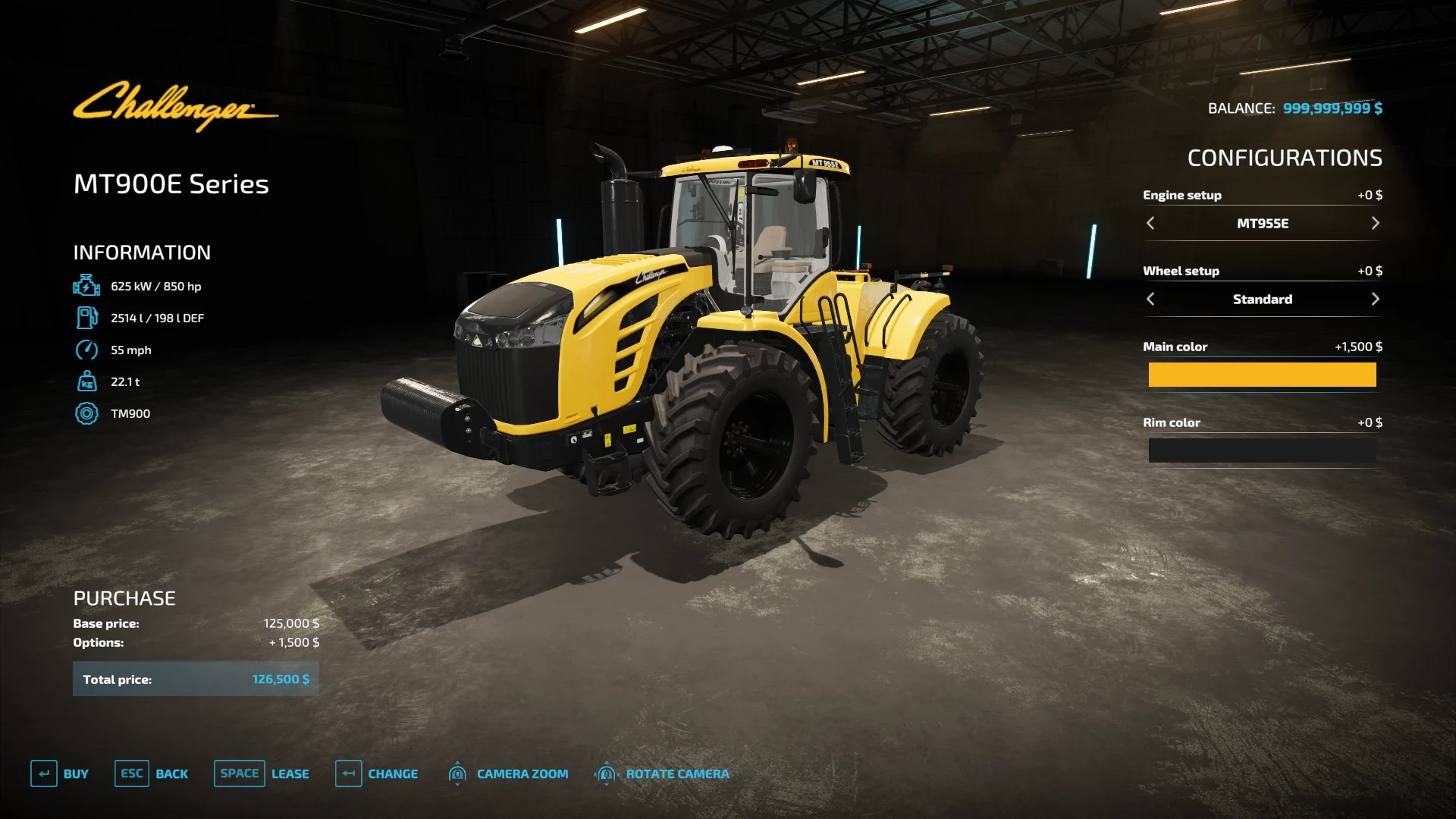
Task: Click the Change arrow icon
Action: click(x=349, y=773)
